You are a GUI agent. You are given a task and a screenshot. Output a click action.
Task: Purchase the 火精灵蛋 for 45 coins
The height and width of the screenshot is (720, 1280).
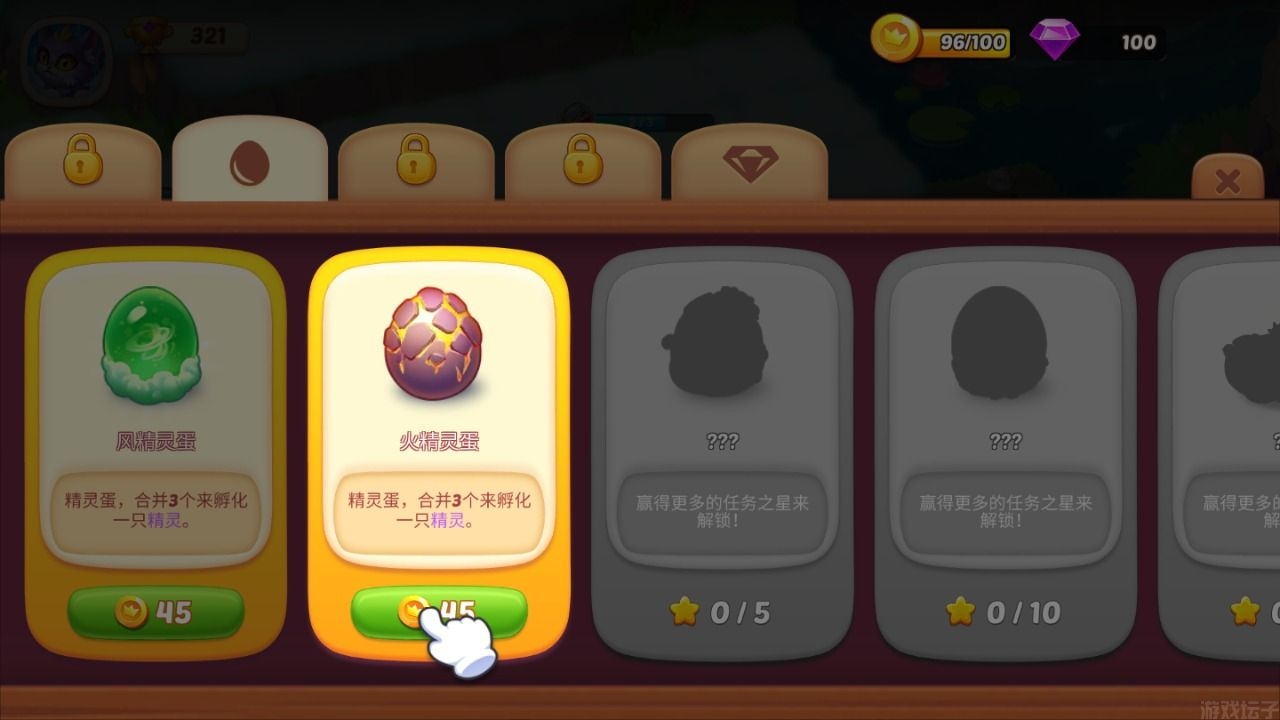click(437, 610)
